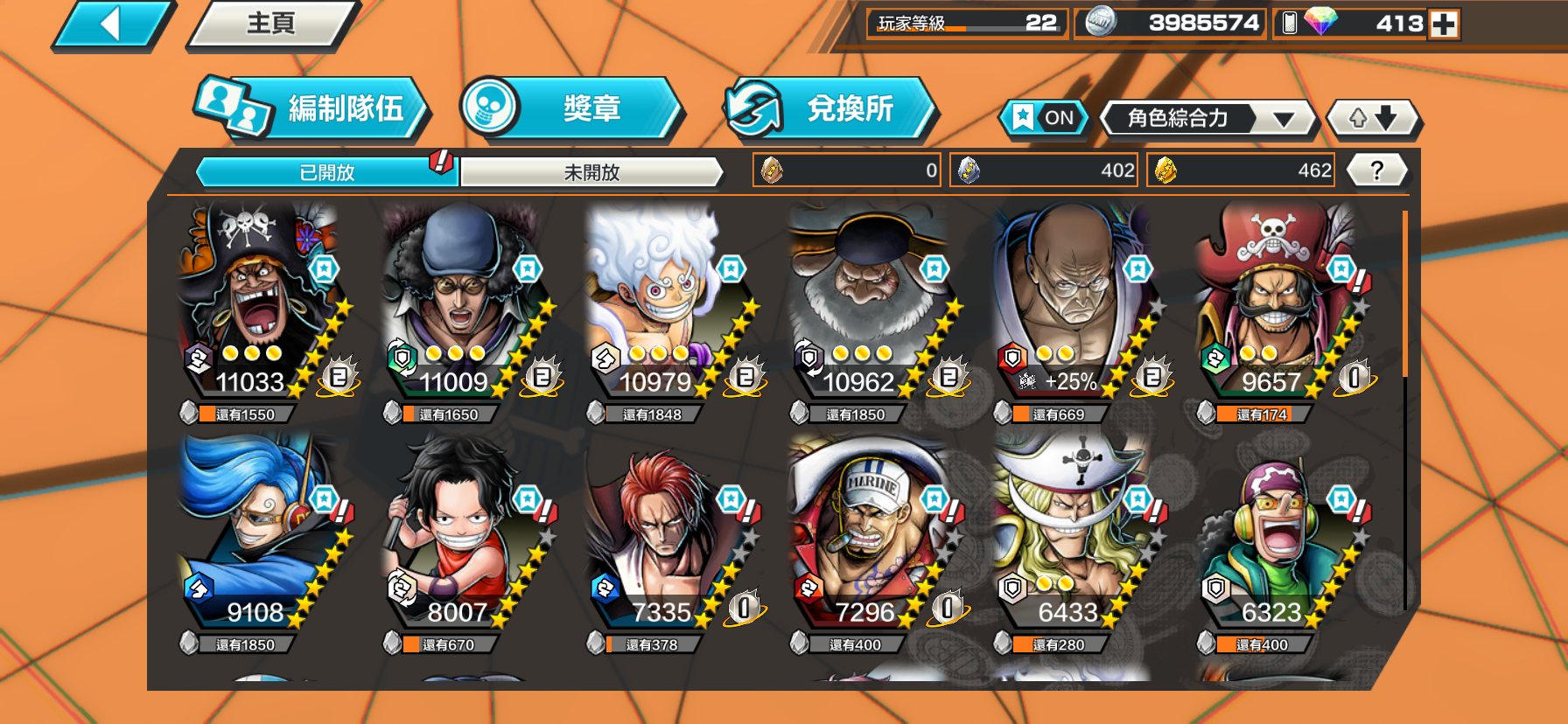Open the 編制隊伍 team formation menu
Viewport: 1568px width, 724px height.
[313, 108]
